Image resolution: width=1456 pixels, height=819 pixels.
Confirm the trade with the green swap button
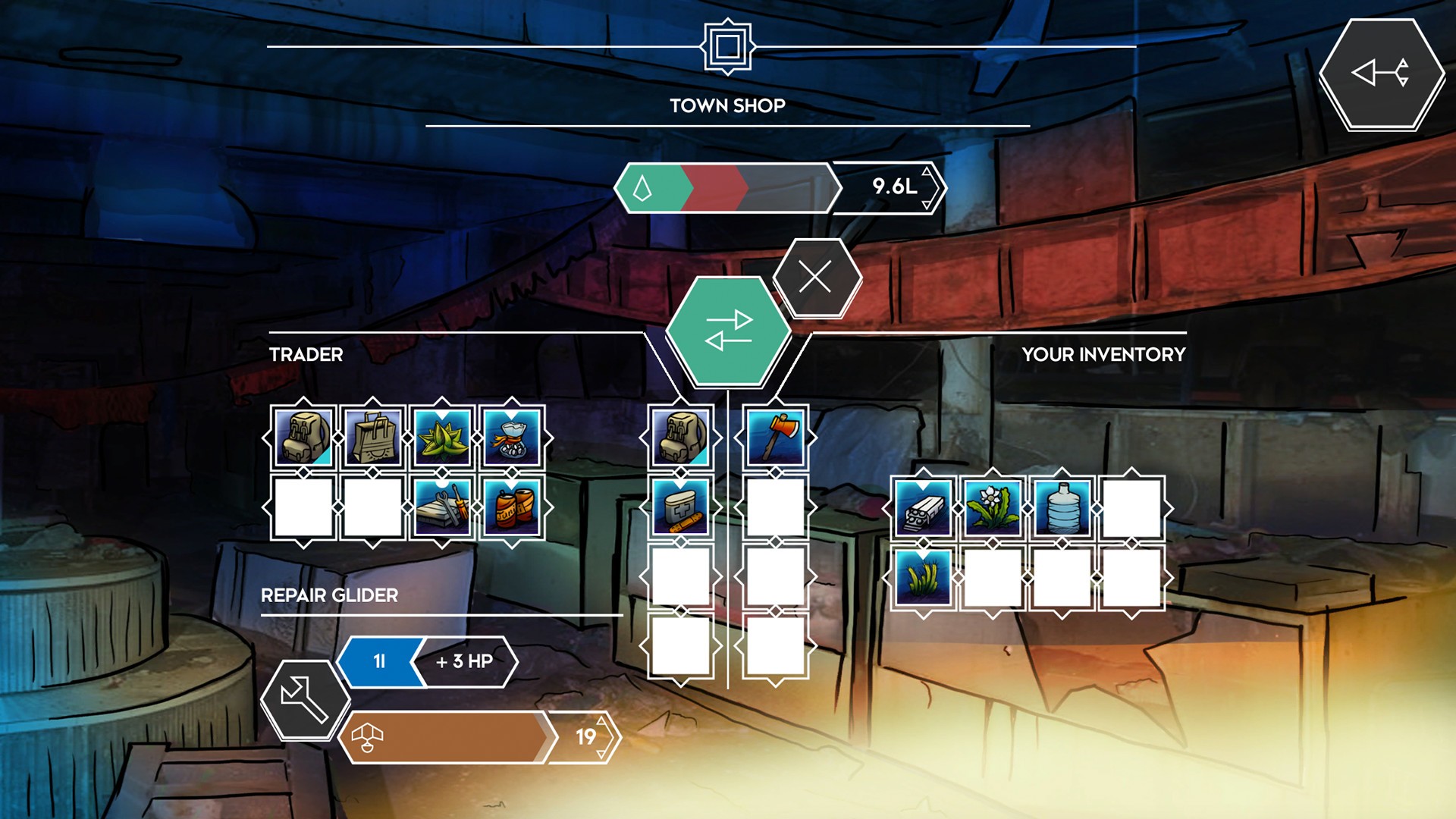coord(728,331)
